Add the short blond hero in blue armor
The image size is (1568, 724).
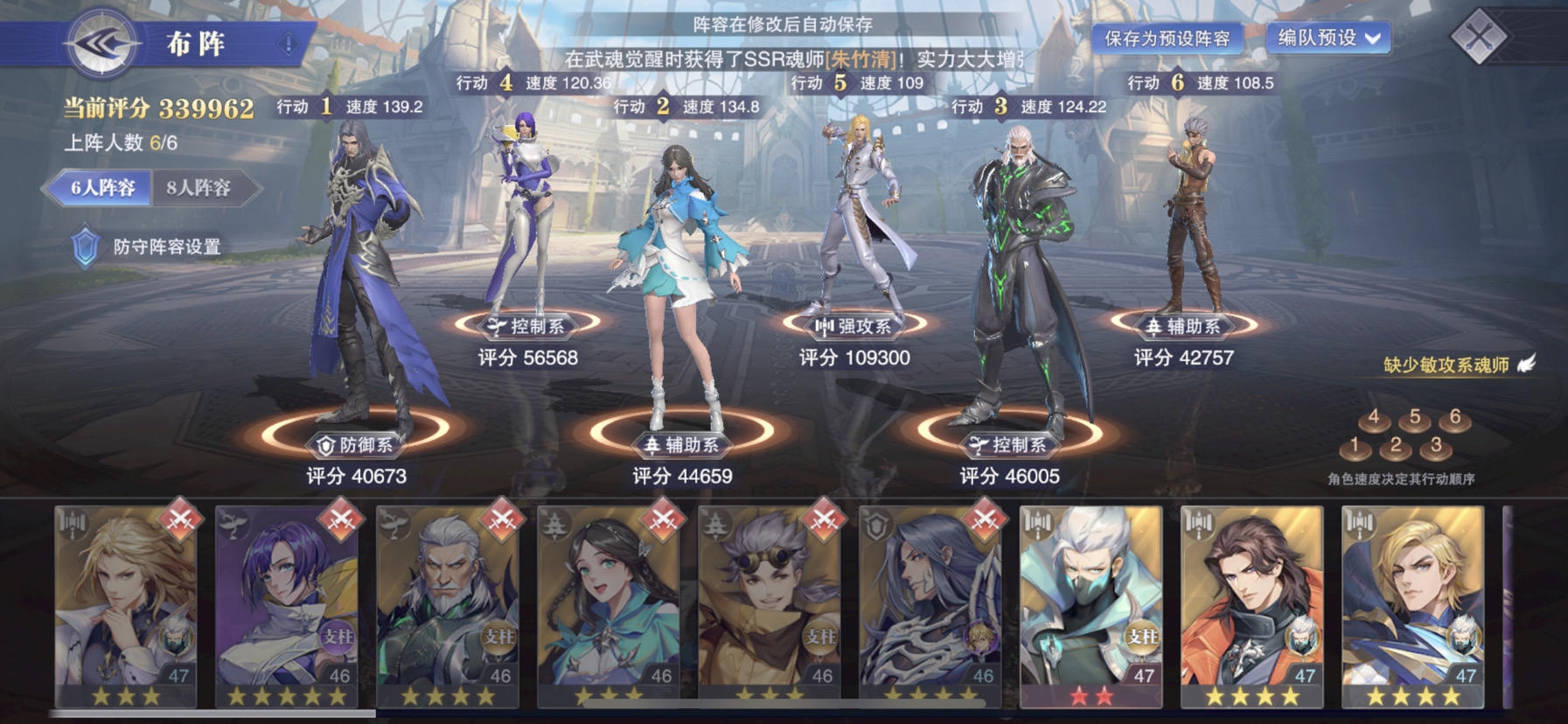pos(1413,605)
